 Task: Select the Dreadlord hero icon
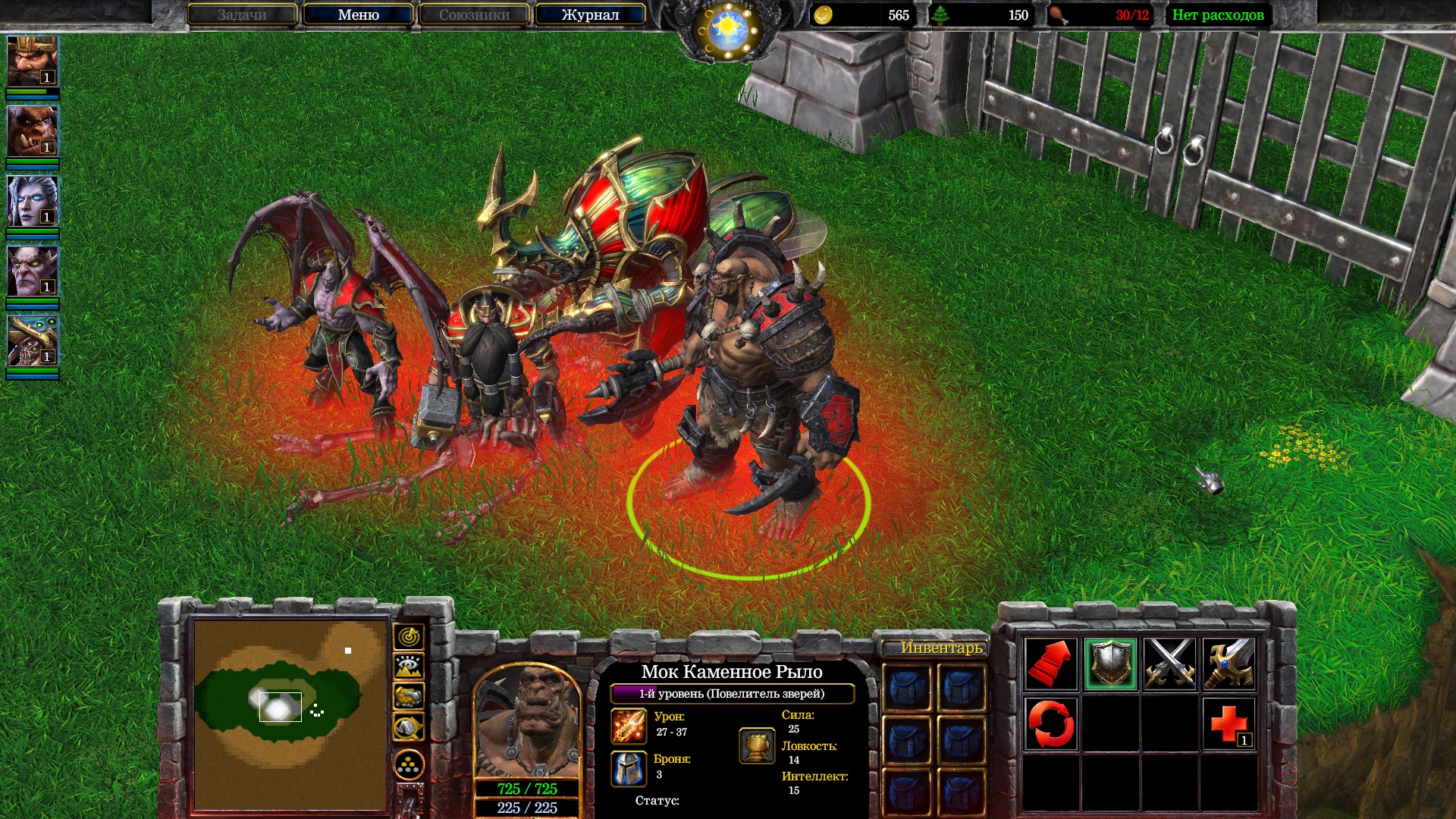tap(32, 271)
